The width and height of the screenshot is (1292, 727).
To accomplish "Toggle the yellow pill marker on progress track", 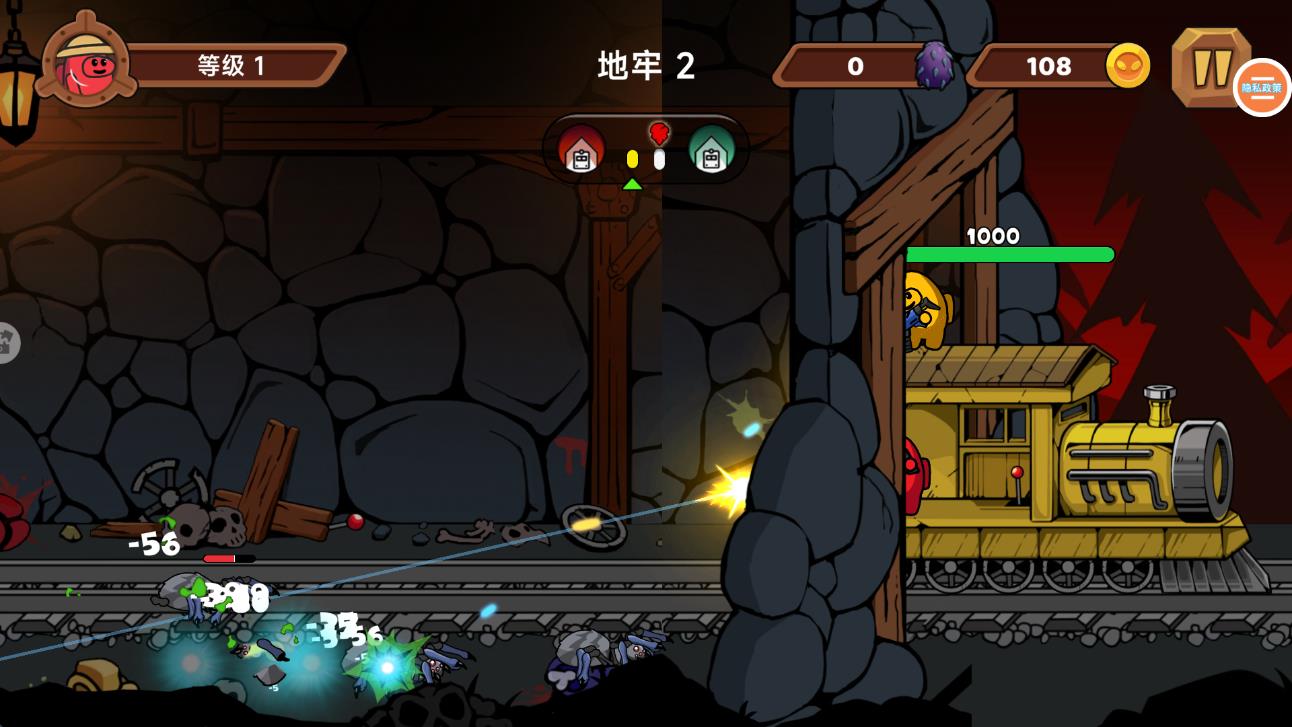I will click(633, 157).
